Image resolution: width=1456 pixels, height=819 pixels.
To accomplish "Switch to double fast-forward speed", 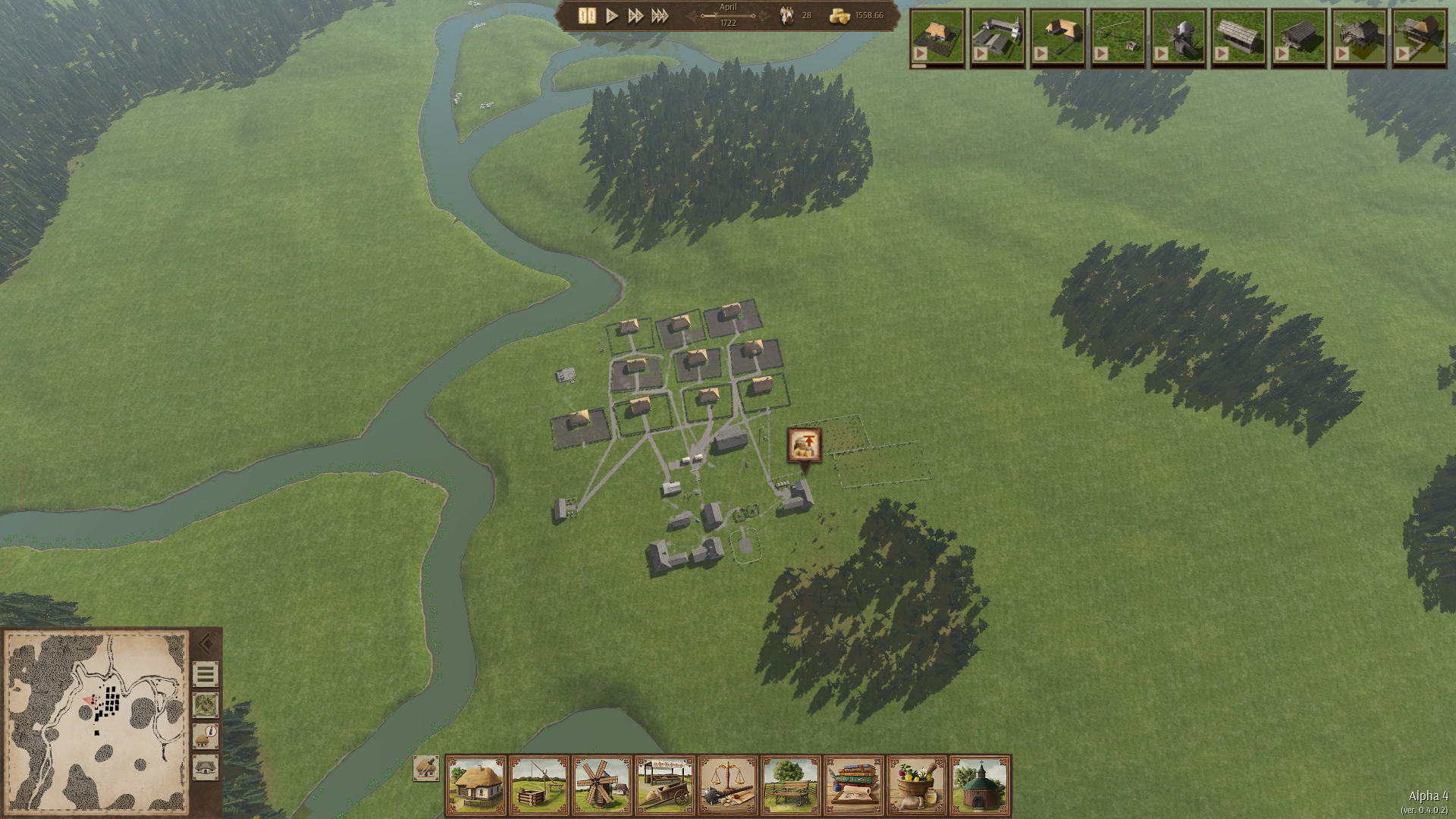I will pos(635,16).
